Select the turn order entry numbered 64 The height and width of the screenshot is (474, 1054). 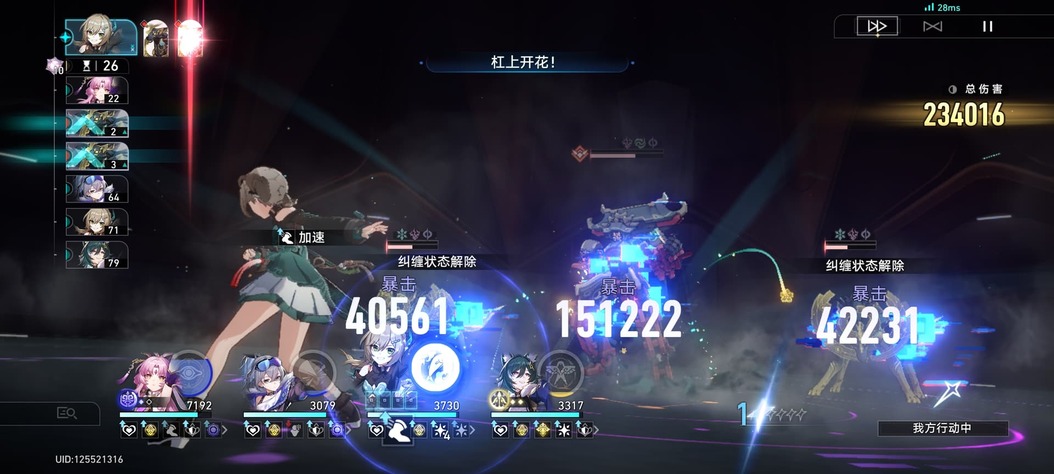click(97, 189)
